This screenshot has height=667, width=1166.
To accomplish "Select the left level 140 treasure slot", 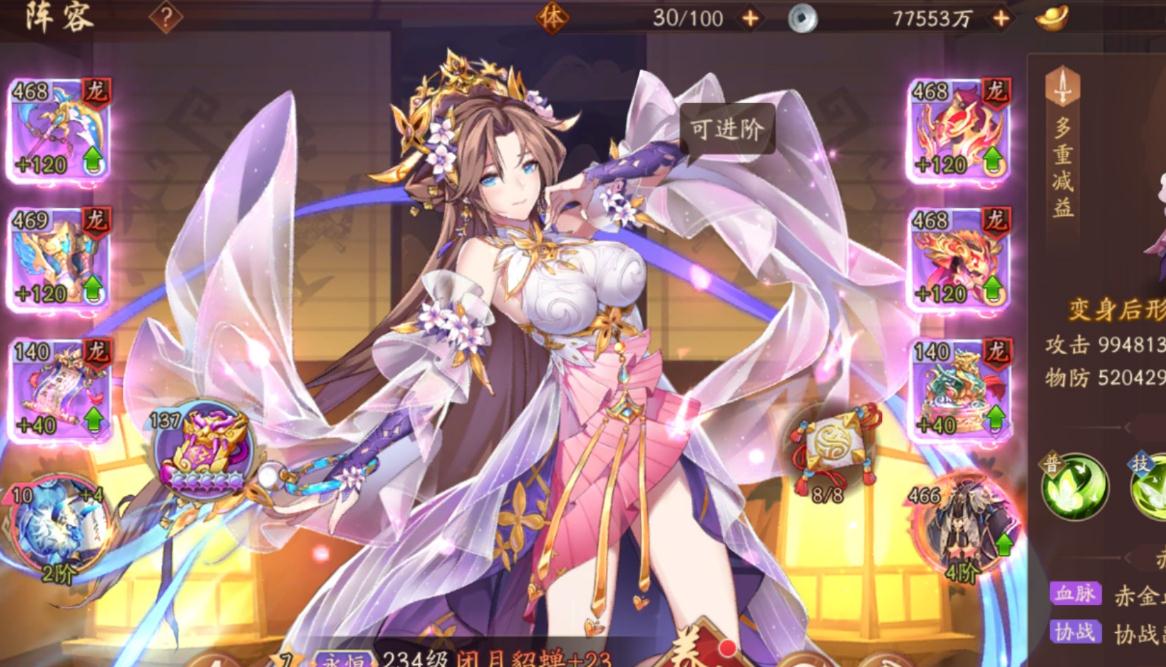I will pyautogui.click(x=58, y=388).
